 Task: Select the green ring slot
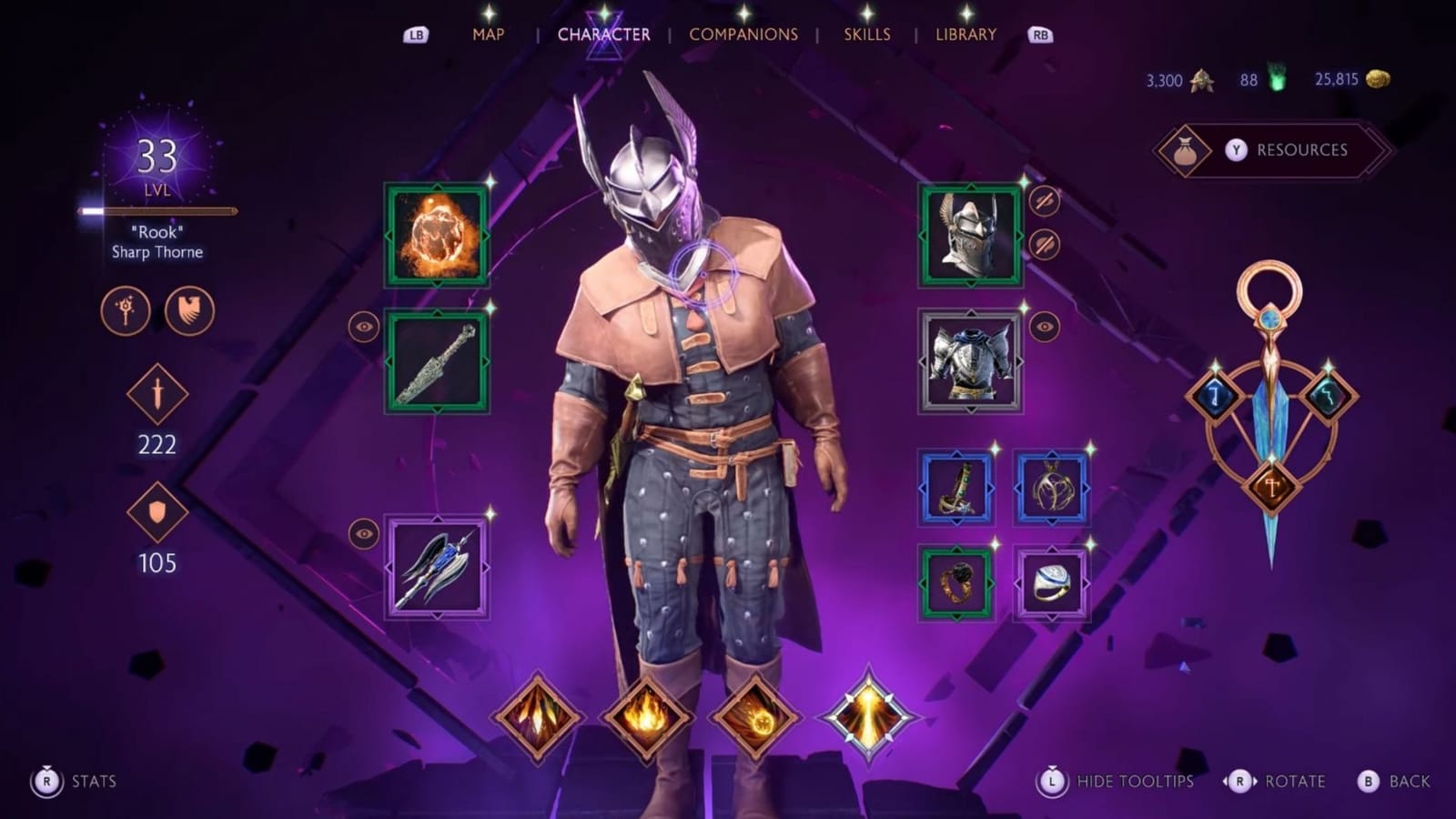pyautogui.click(x=958, y=581)
